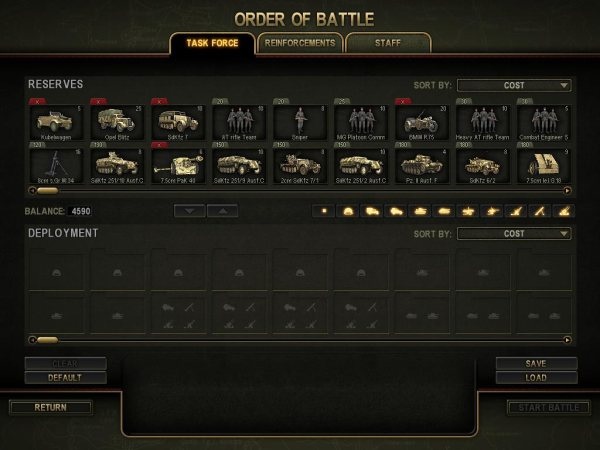
Task: Click the up arrow button beside Balance
Action: point(222,211)
